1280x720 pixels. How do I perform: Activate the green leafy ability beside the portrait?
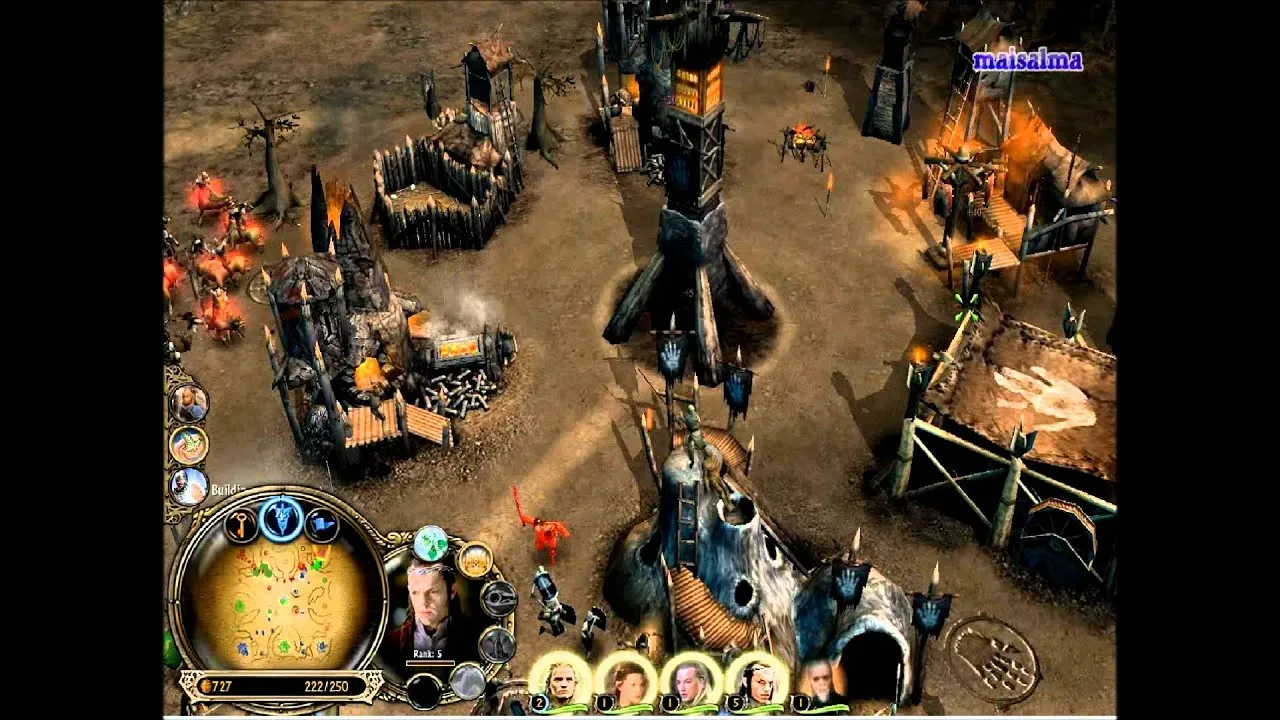[431, 543]
